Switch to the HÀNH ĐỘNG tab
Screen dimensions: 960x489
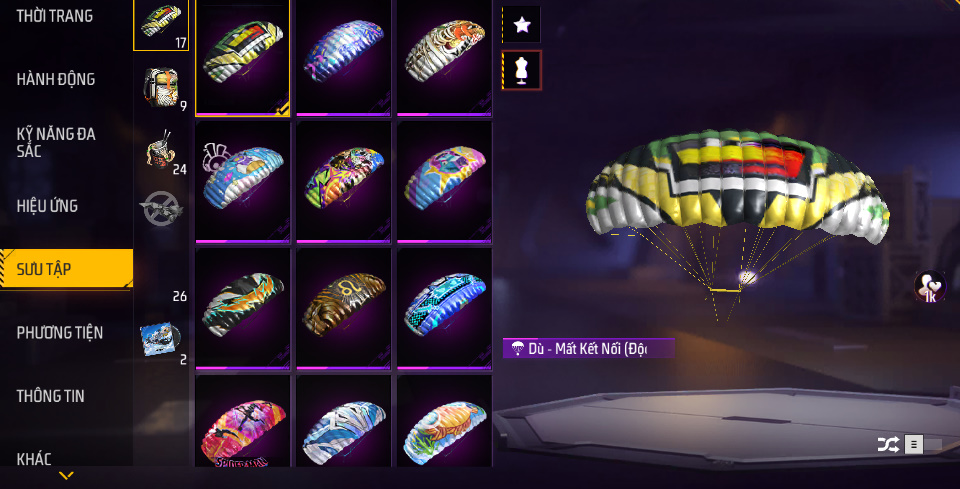pyautogui.click(x=56, y=79)
